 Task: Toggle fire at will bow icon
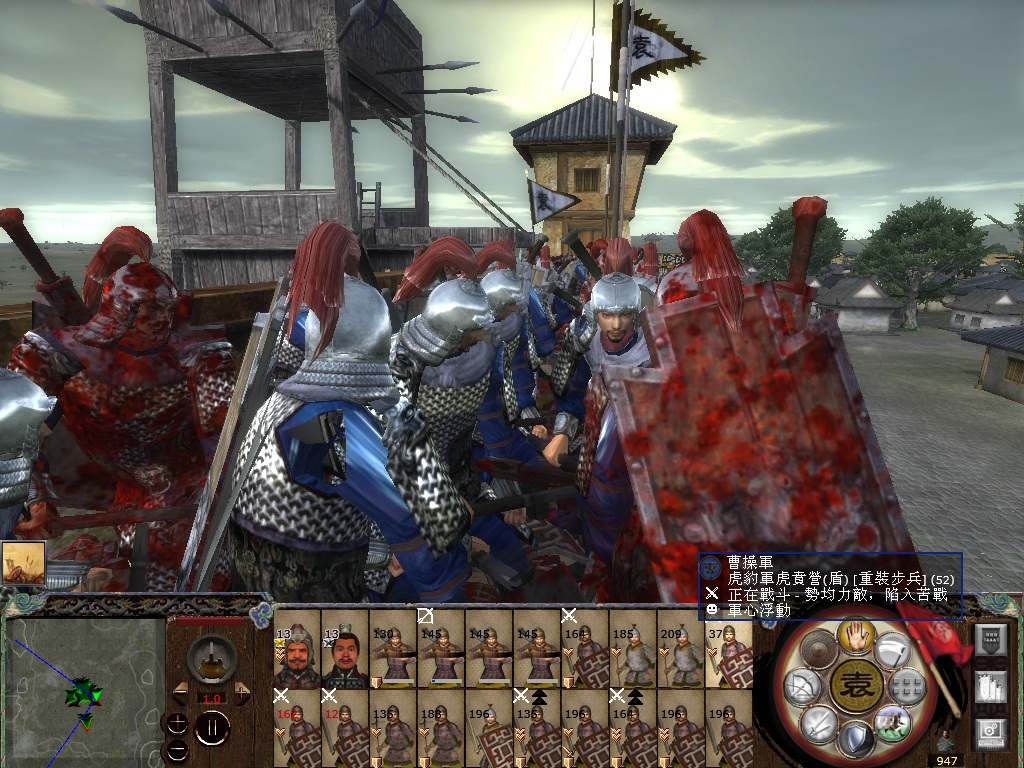pos(804,686)
